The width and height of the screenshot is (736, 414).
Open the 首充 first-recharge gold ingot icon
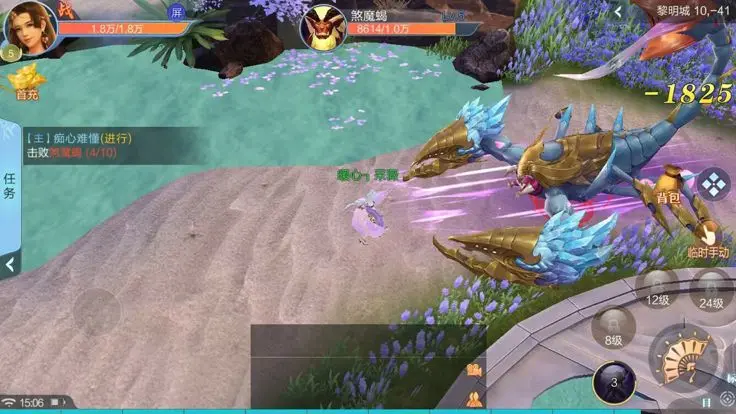point(27,80)
